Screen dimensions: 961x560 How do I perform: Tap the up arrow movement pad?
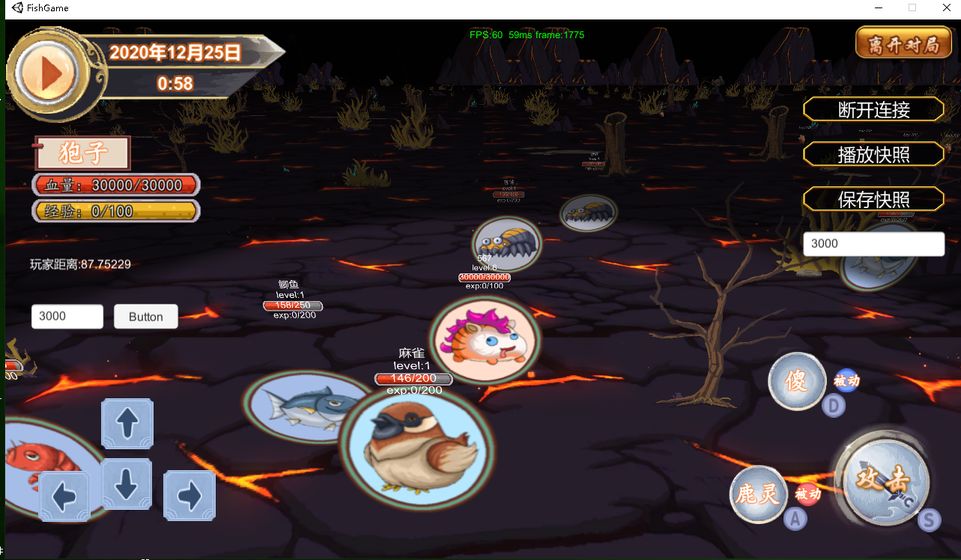pos(127,423)
